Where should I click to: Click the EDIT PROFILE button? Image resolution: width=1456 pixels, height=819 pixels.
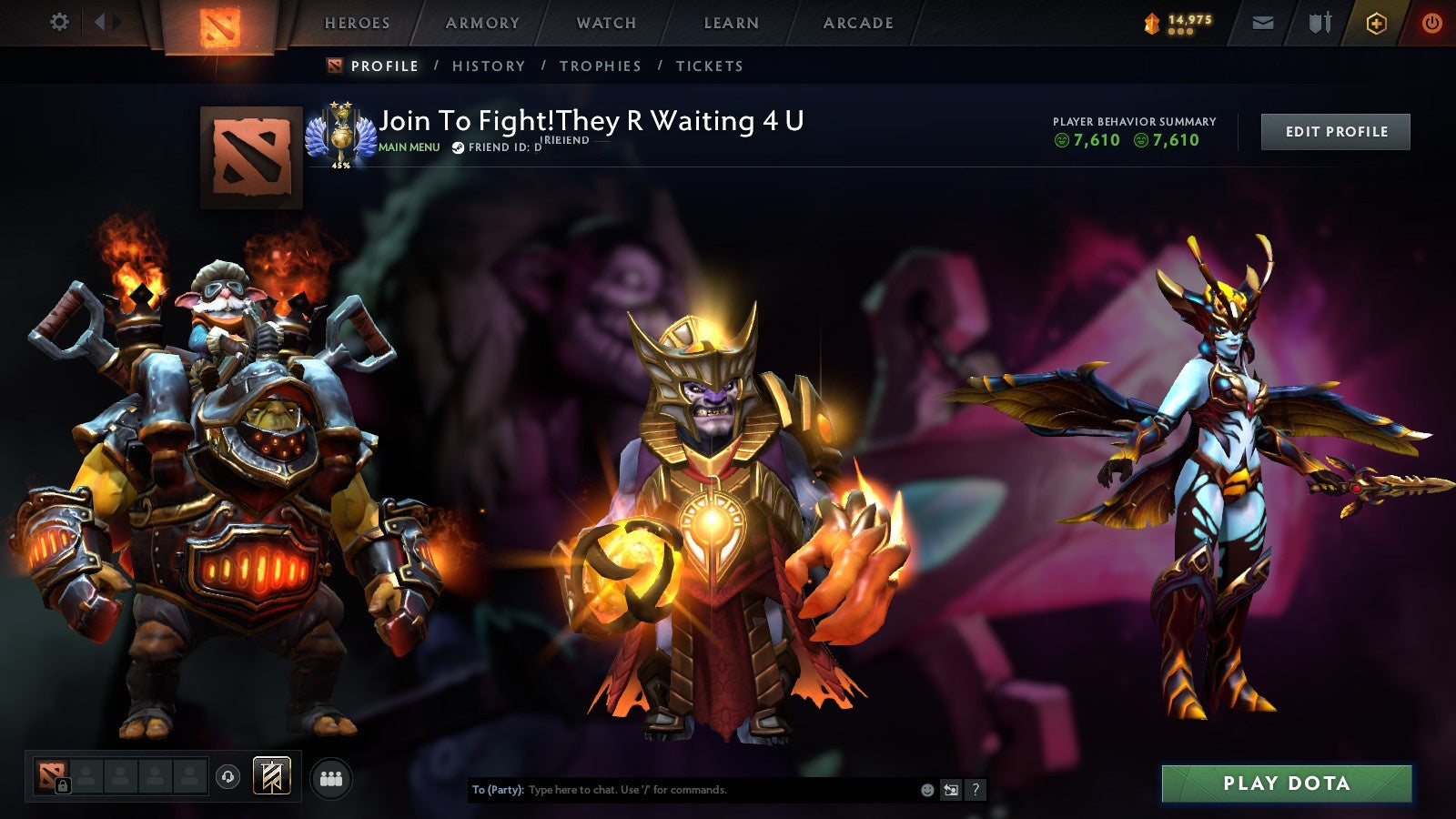[x=1334, y=131]
